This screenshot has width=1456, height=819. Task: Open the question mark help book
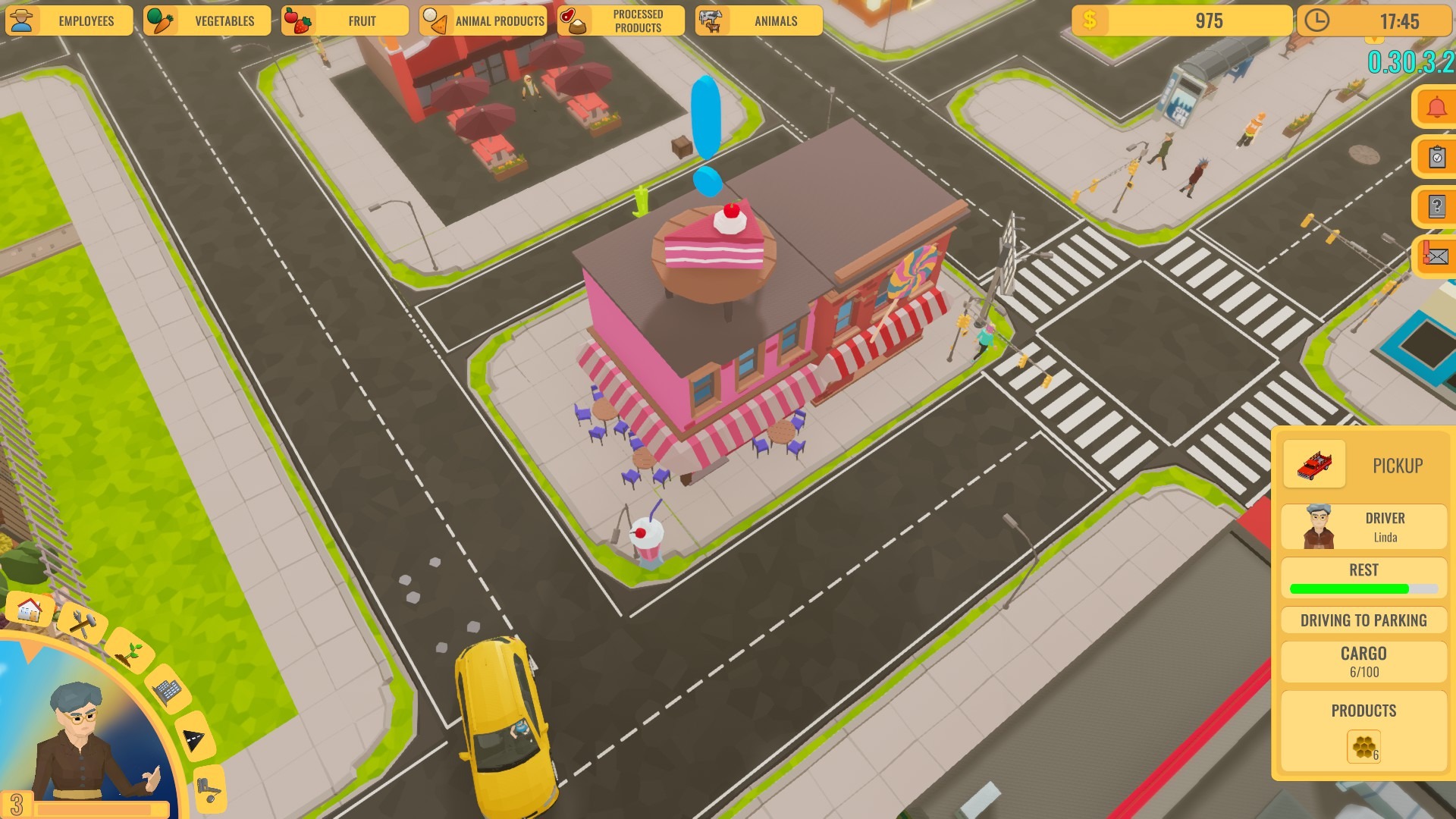coord(1436,206)
